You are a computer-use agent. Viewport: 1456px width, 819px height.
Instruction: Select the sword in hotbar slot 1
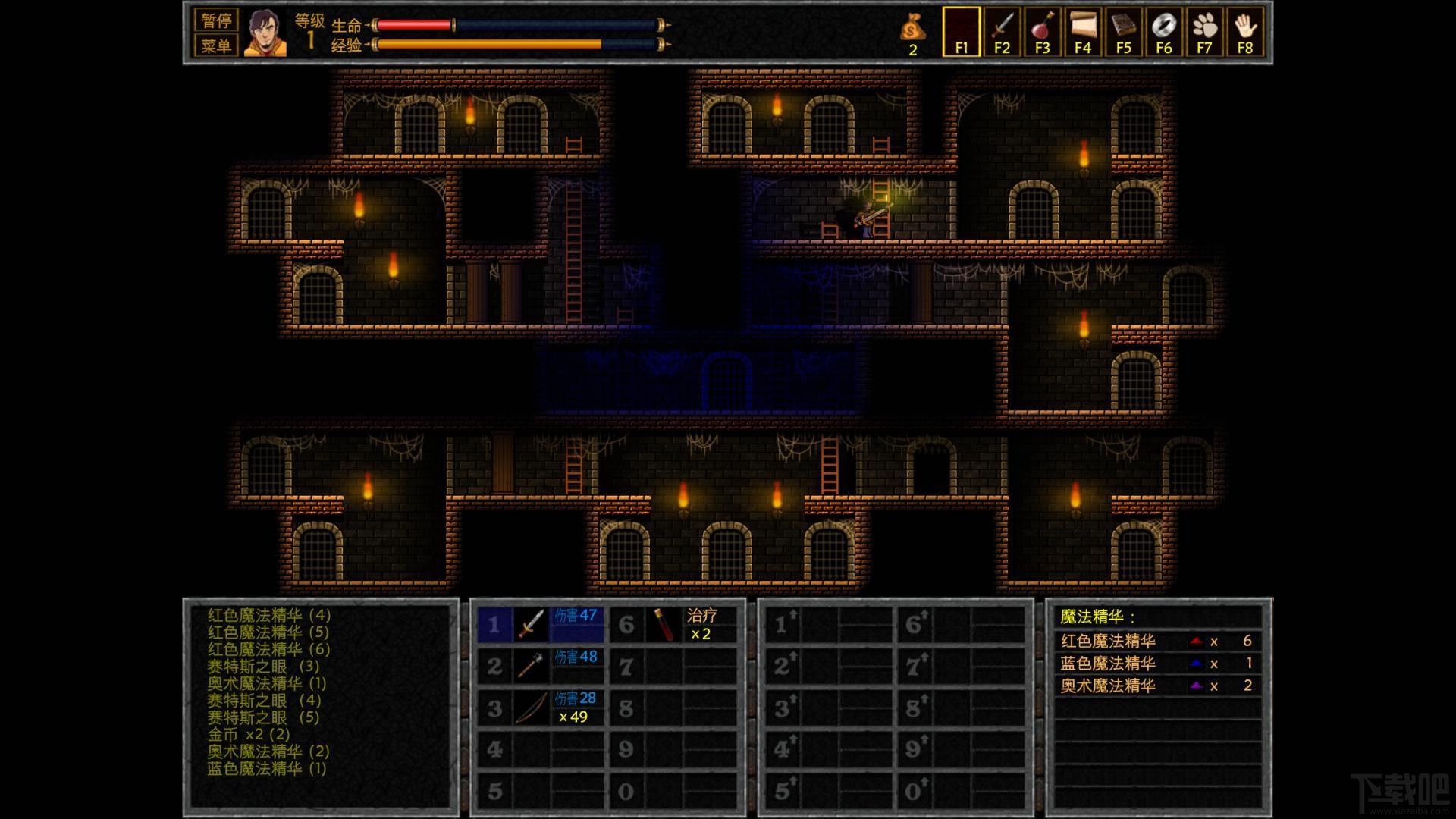(532, 624)
